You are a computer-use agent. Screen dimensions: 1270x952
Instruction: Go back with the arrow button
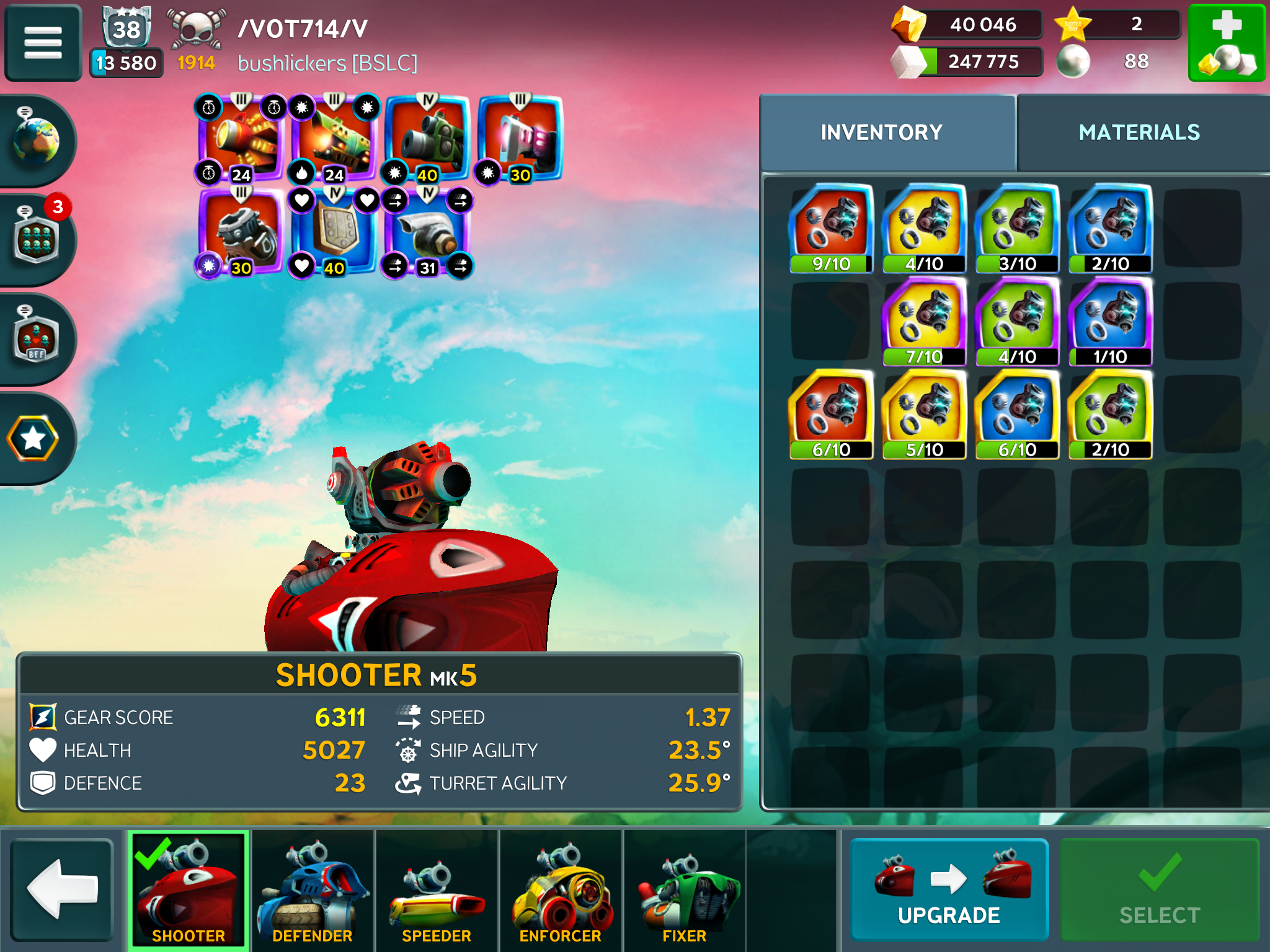click(62, 888)
